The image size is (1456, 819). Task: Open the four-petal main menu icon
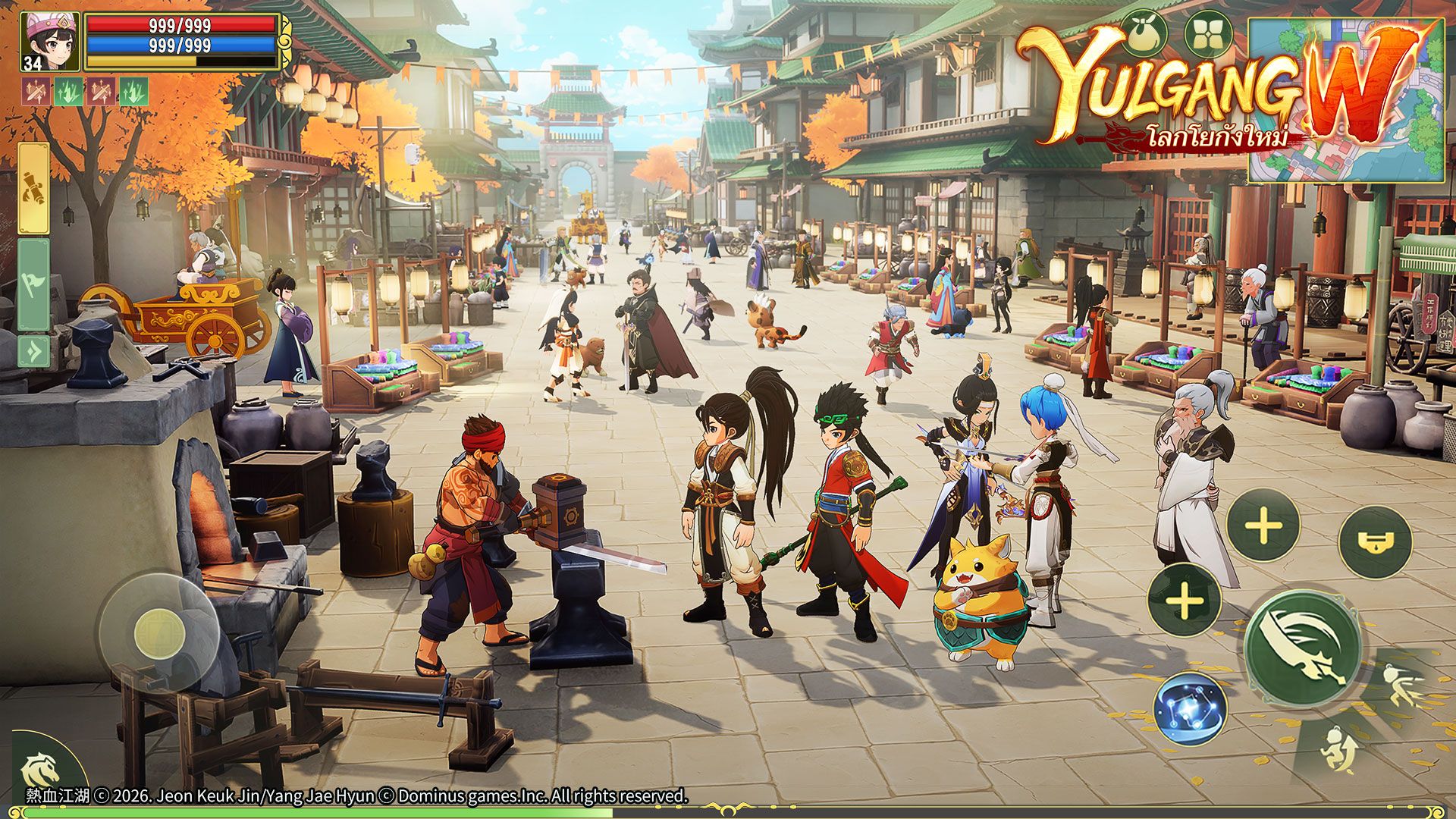(1208, 34)
